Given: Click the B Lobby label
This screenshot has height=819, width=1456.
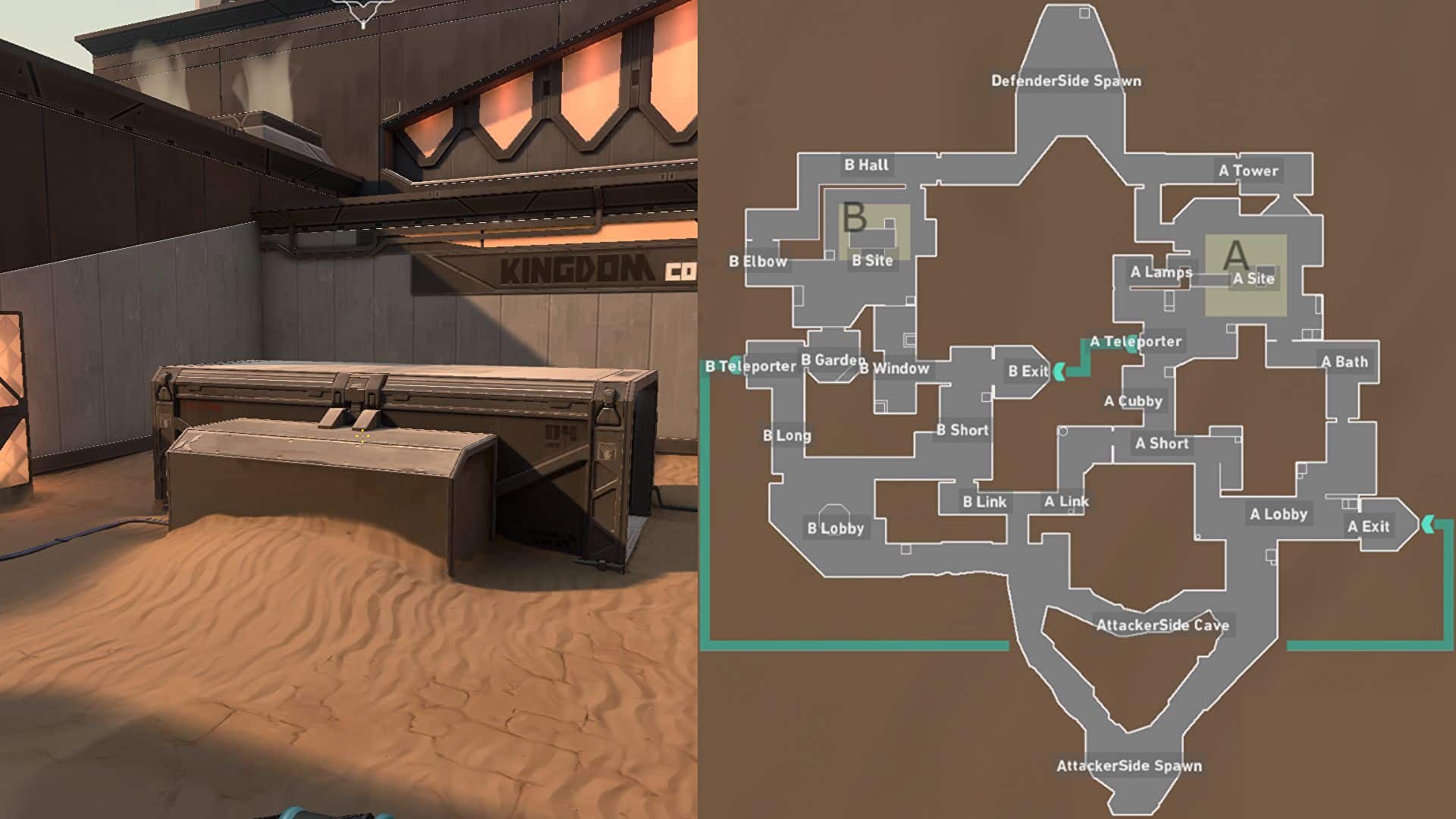Looking at the screenshot, I should click(x=835, y=529).
